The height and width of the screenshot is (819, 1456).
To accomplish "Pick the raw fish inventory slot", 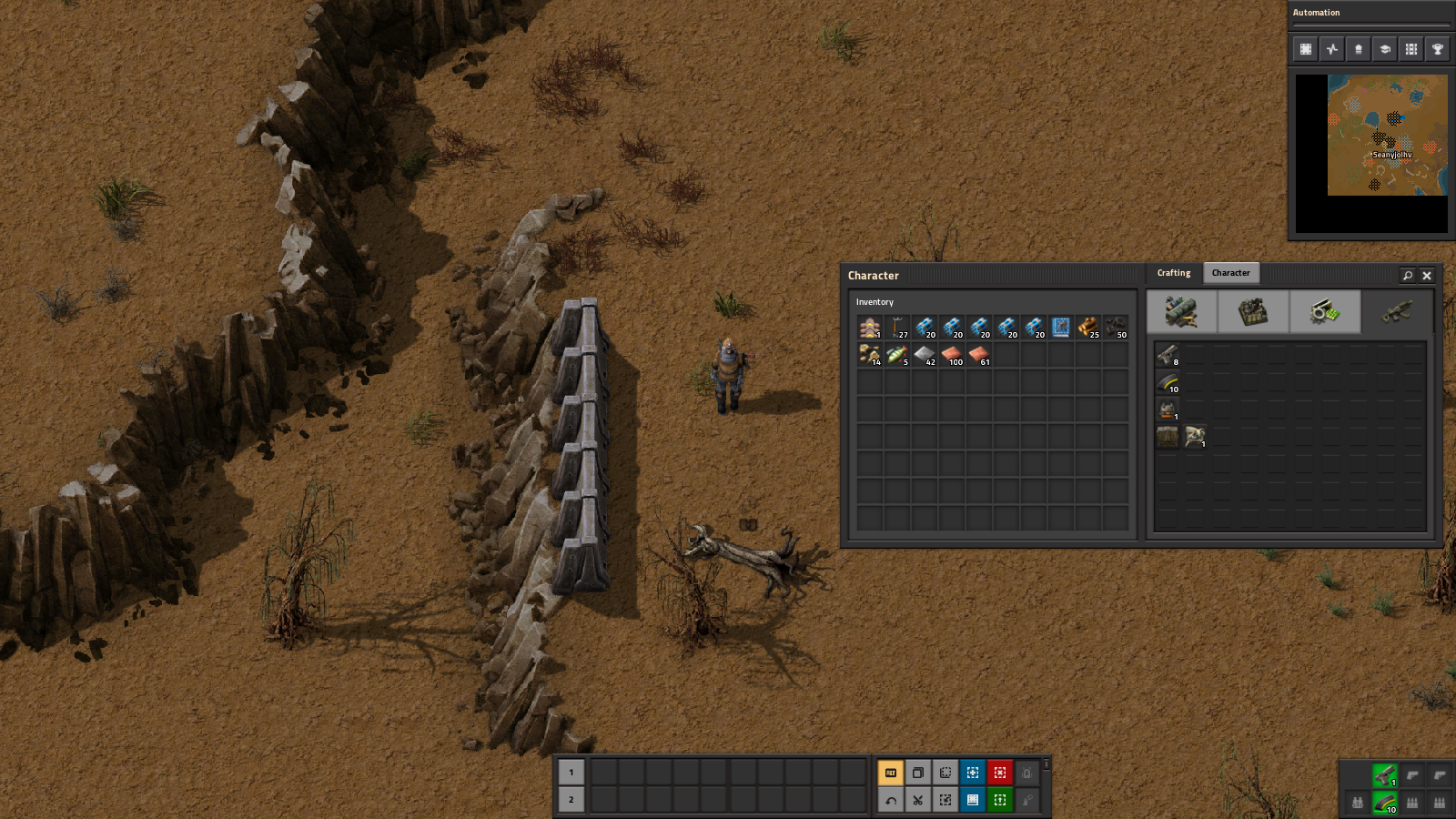I will 897,355.
